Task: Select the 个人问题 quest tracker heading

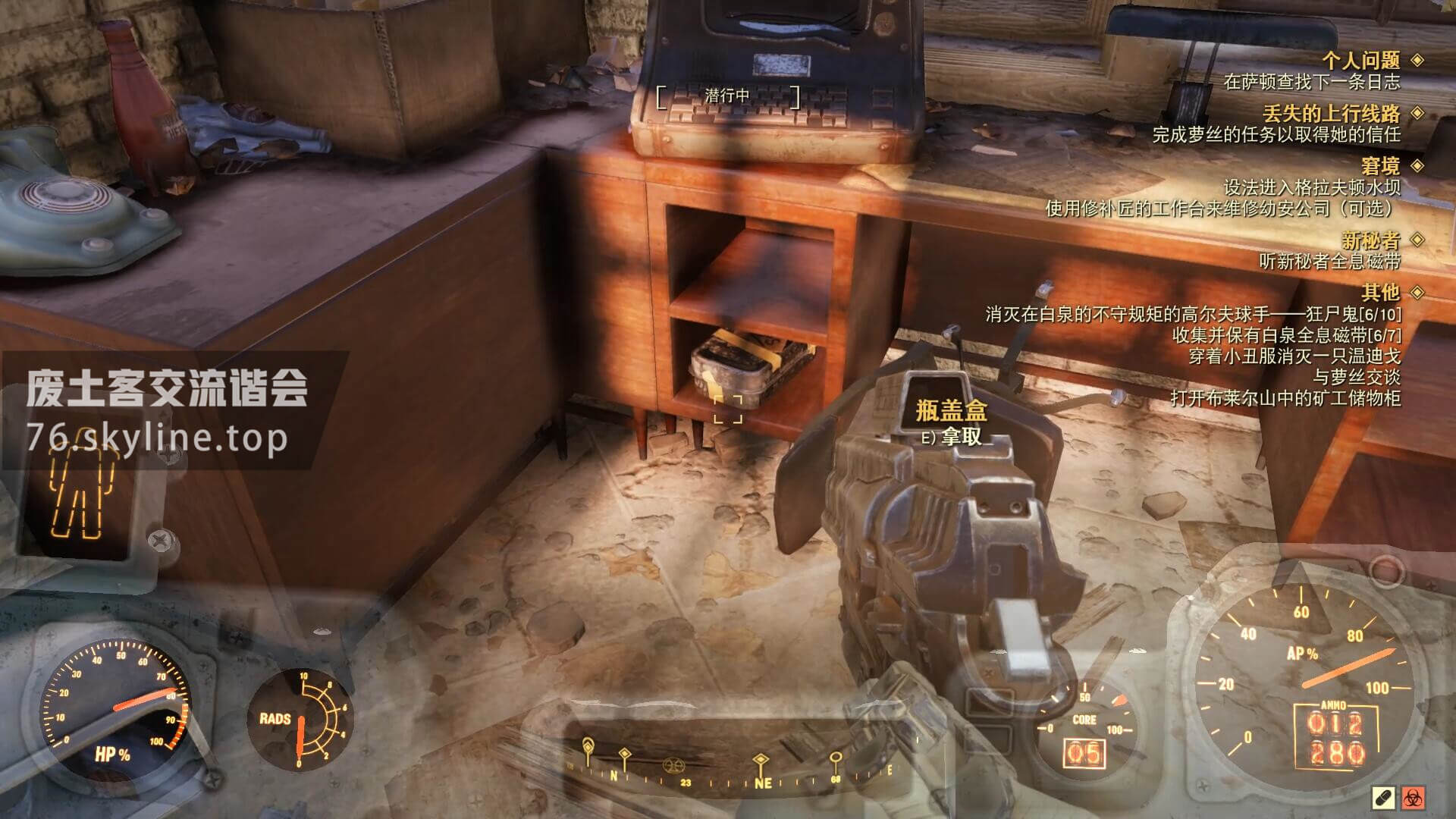Action: [1360, 60]
